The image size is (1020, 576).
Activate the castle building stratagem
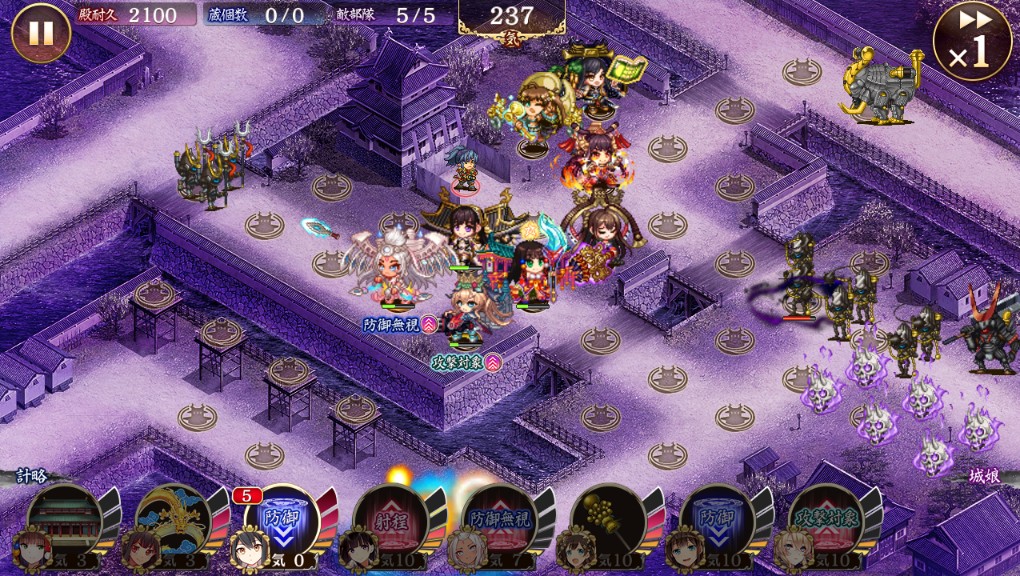click(65, 520)
